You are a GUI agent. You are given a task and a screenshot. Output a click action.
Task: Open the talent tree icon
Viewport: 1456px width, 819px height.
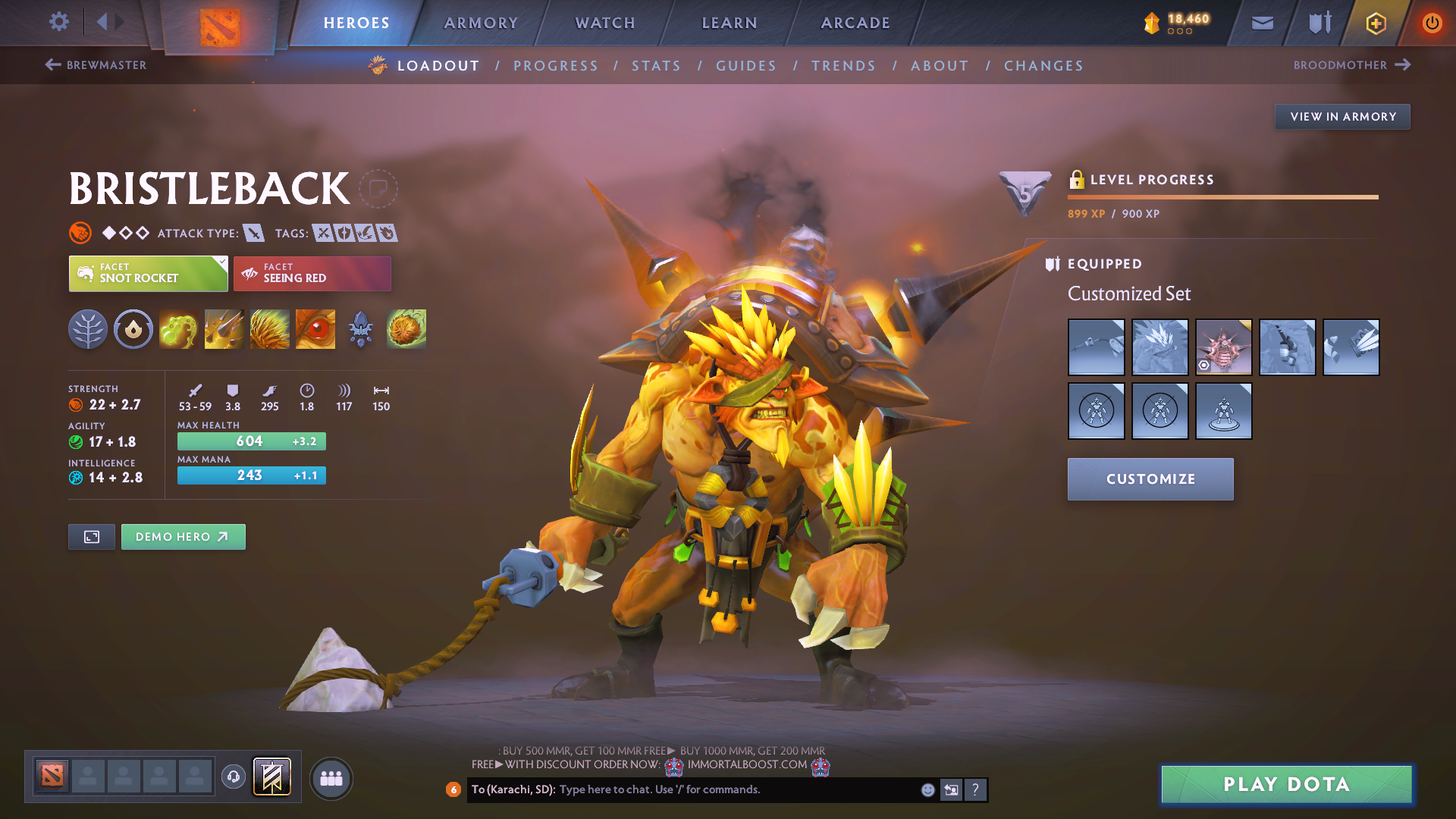coord(87,329)
